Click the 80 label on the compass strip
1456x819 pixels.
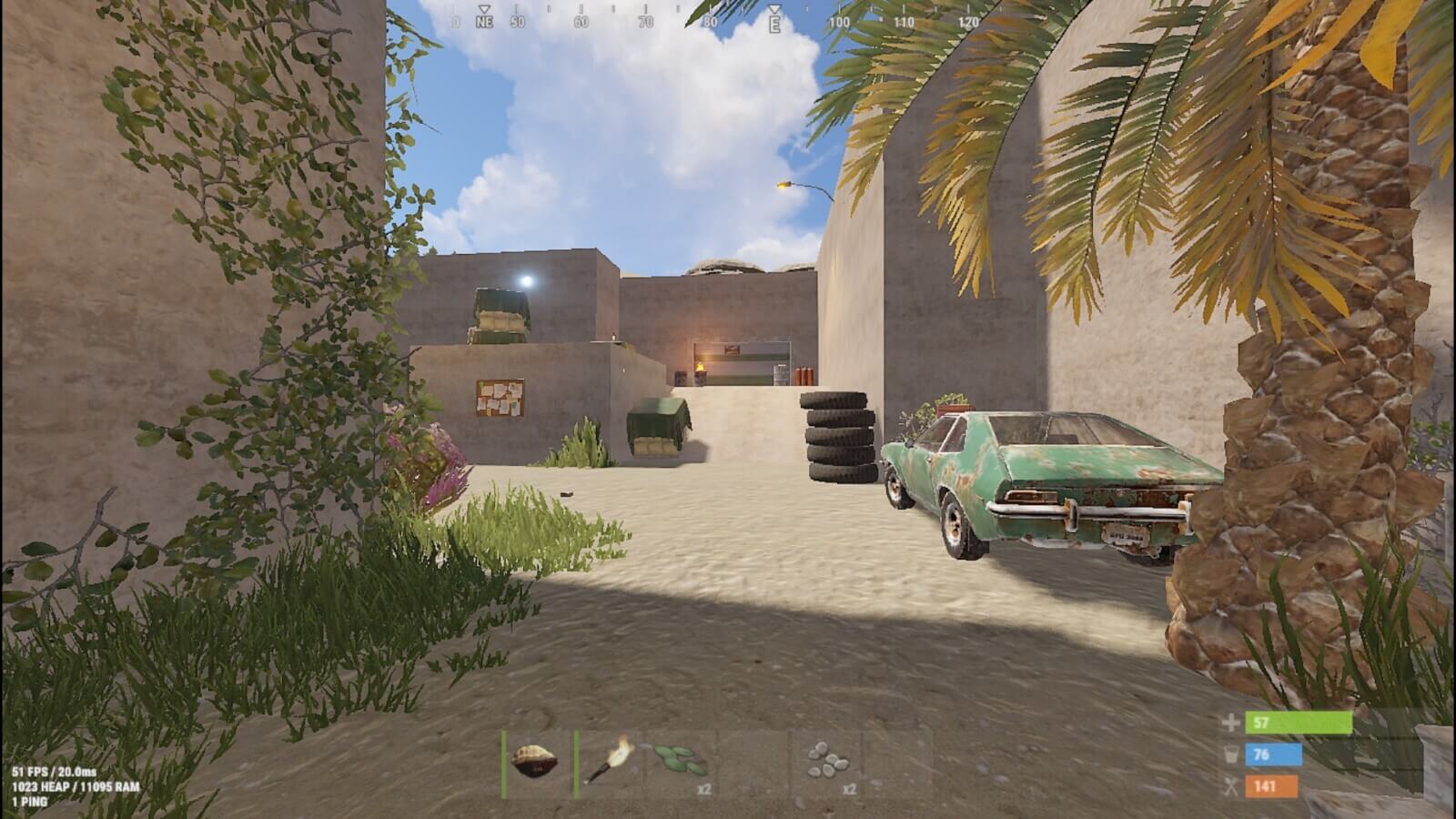pyautogui.click(x=711, y=23)
